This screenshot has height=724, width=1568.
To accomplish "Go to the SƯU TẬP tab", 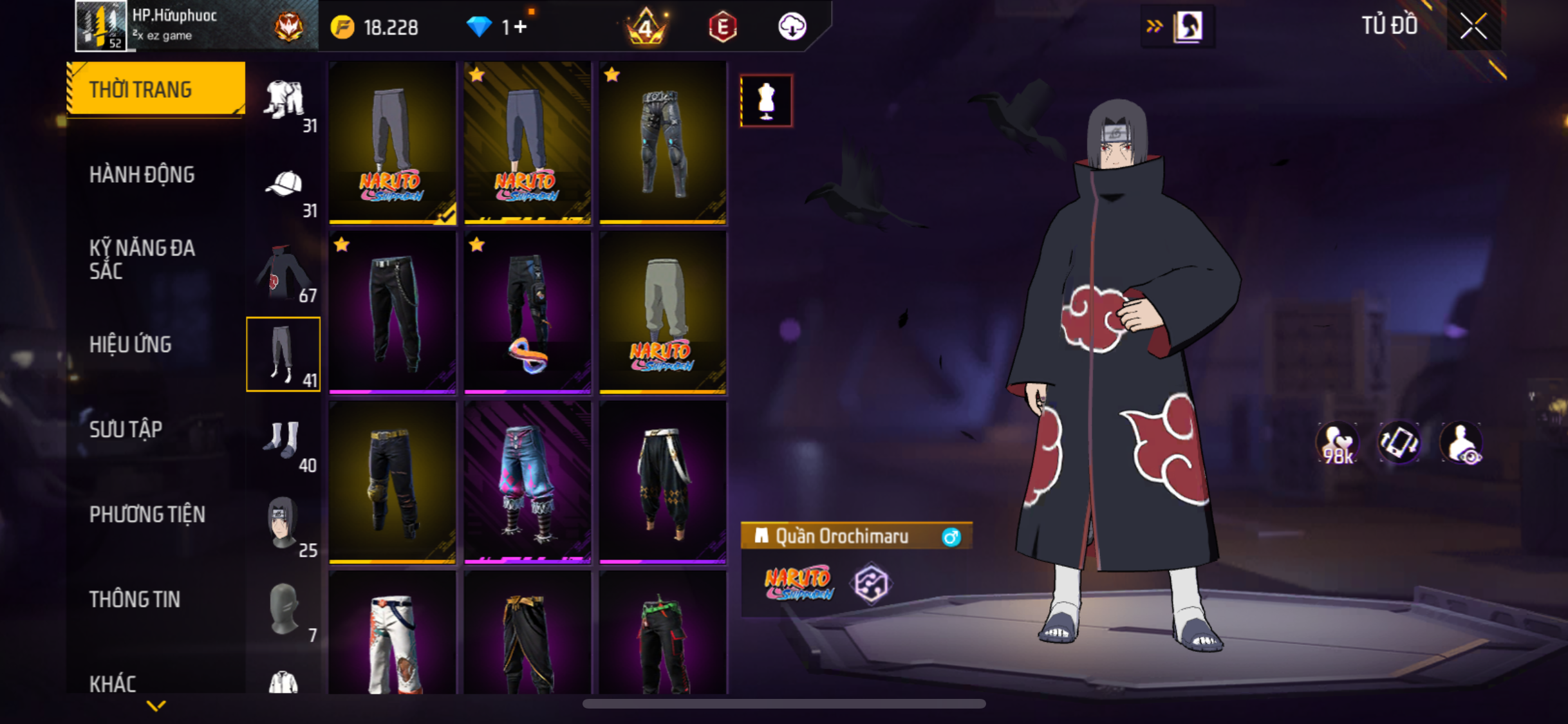I will [x=126, y=429].
